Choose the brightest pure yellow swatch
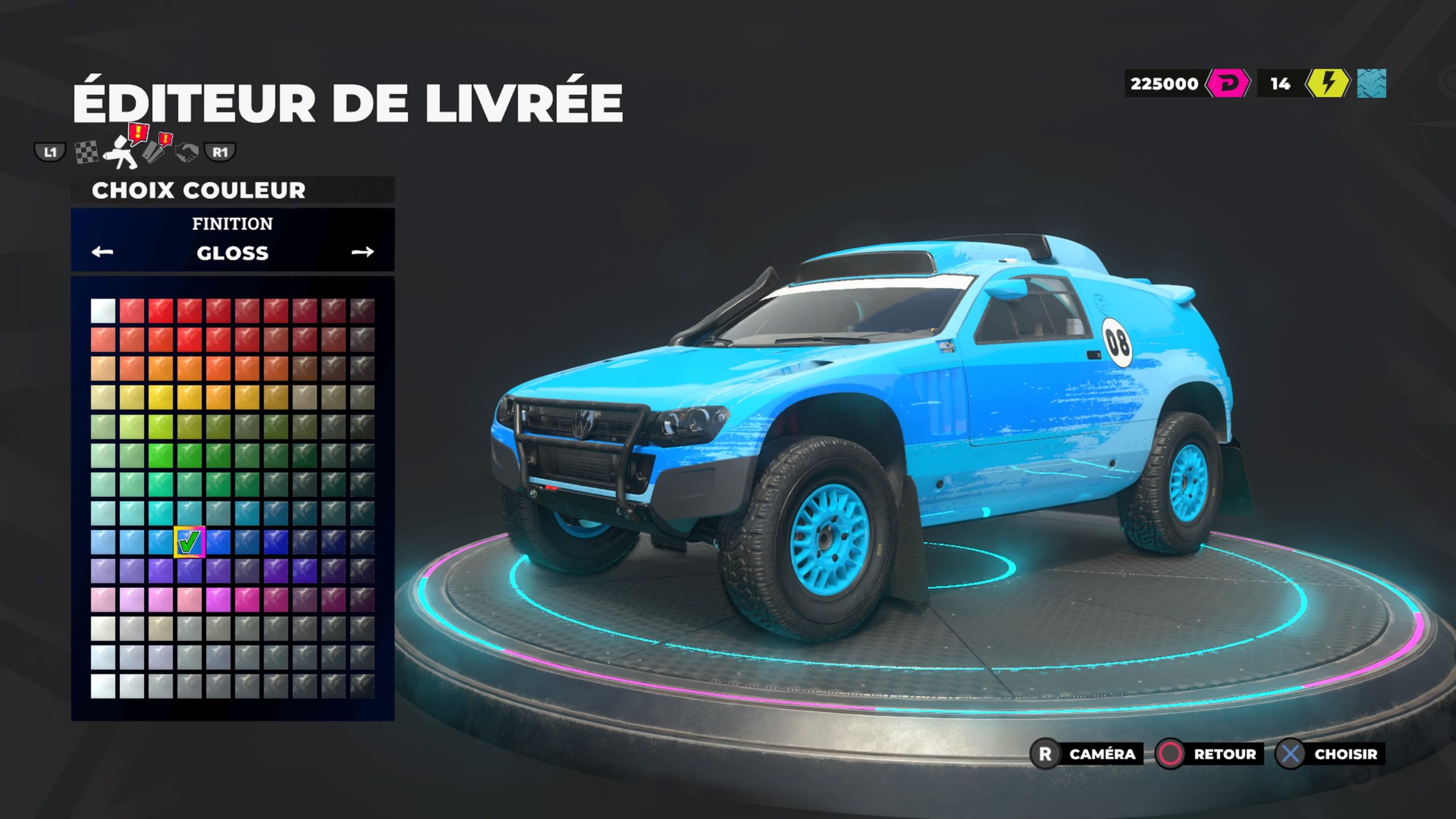The width and height of the screenshot is (1456, 819). click(160, 398)
